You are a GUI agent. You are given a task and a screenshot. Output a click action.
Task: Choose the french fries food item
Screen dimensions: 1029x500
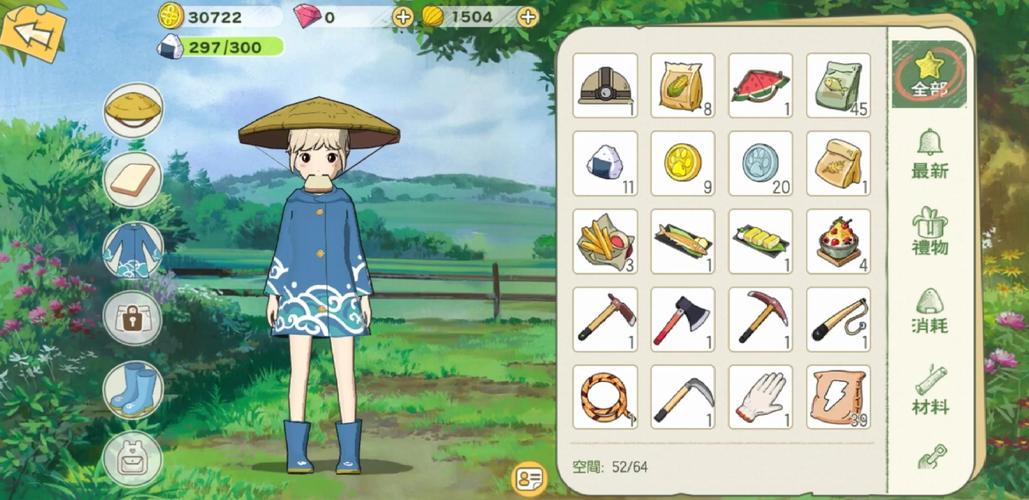[x=605, y=241]
